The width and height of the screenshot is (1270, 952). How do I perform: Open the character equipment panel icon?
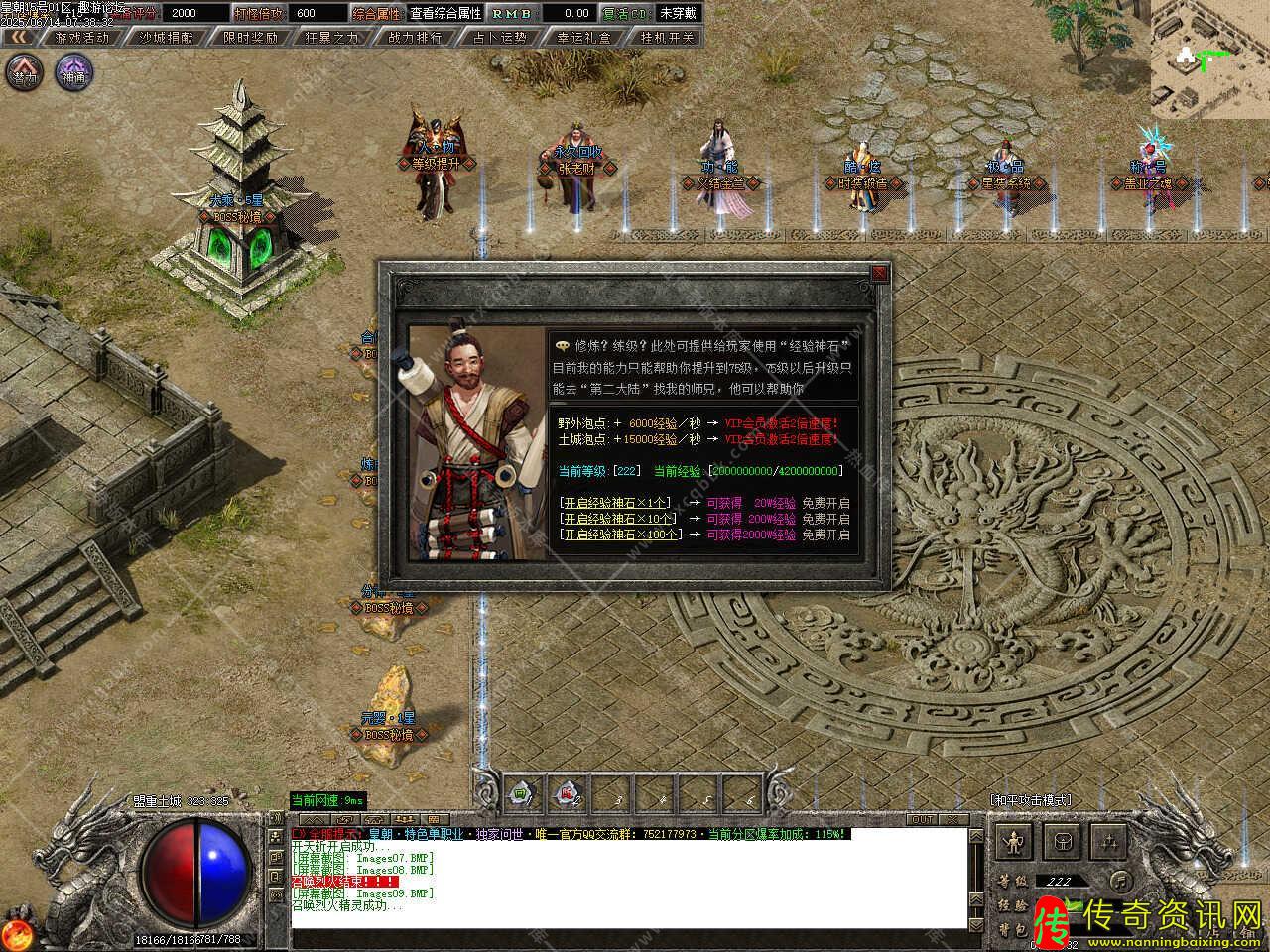[x=1015, y=842]
